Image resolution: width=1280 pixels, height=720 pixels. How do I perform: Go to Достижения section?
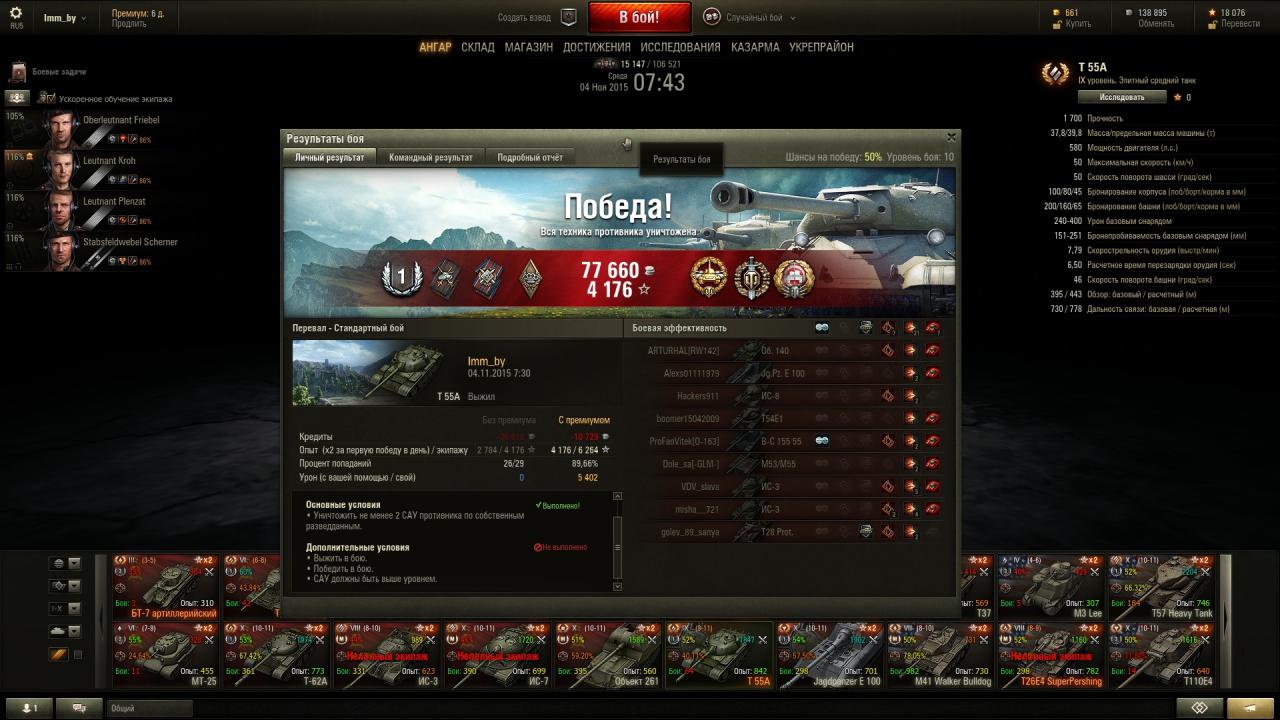tap(596, 47)
